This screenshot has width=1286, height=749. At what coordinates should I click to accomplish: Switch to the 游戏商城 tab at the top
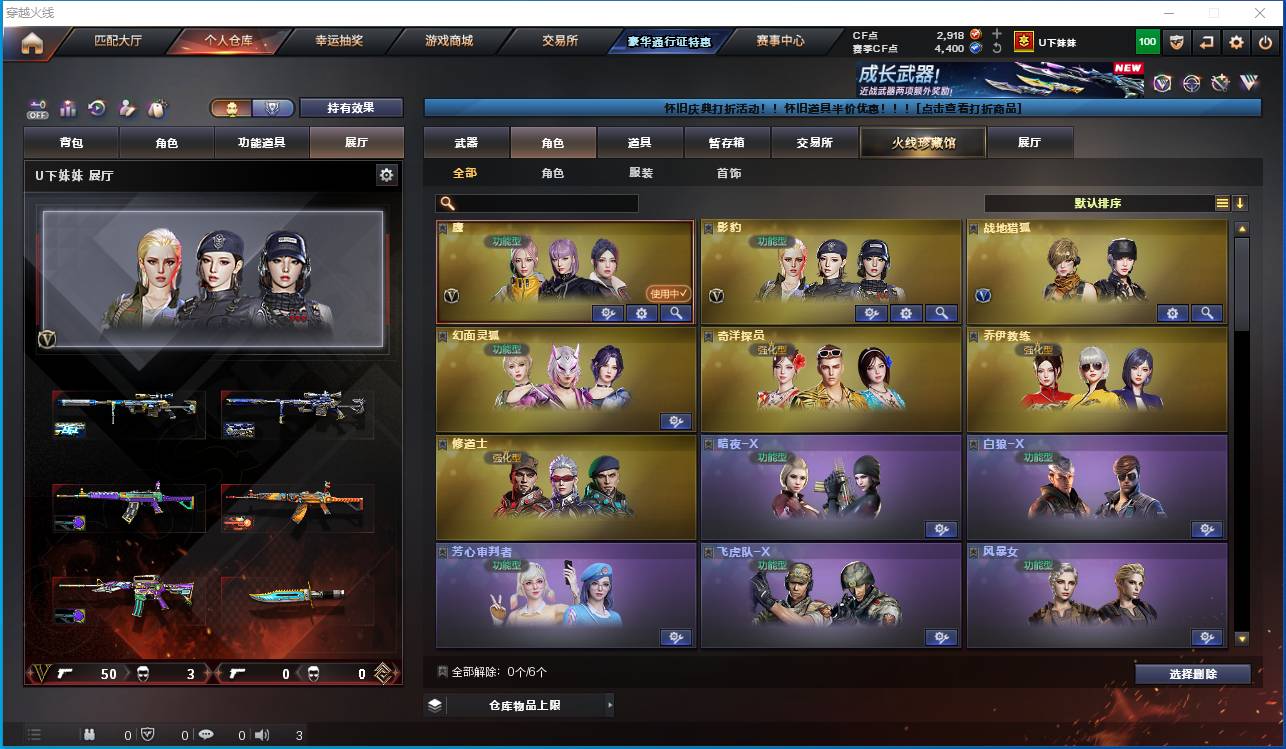(451, 42)
